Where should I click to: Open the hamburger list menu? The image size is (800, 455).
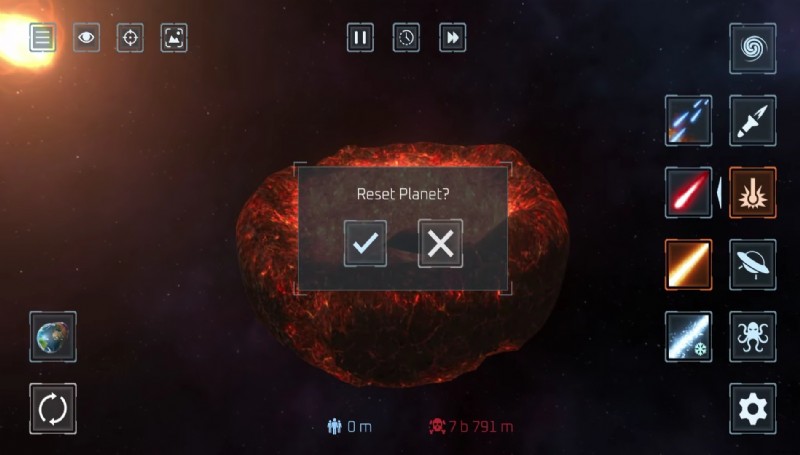coord(42,38)
